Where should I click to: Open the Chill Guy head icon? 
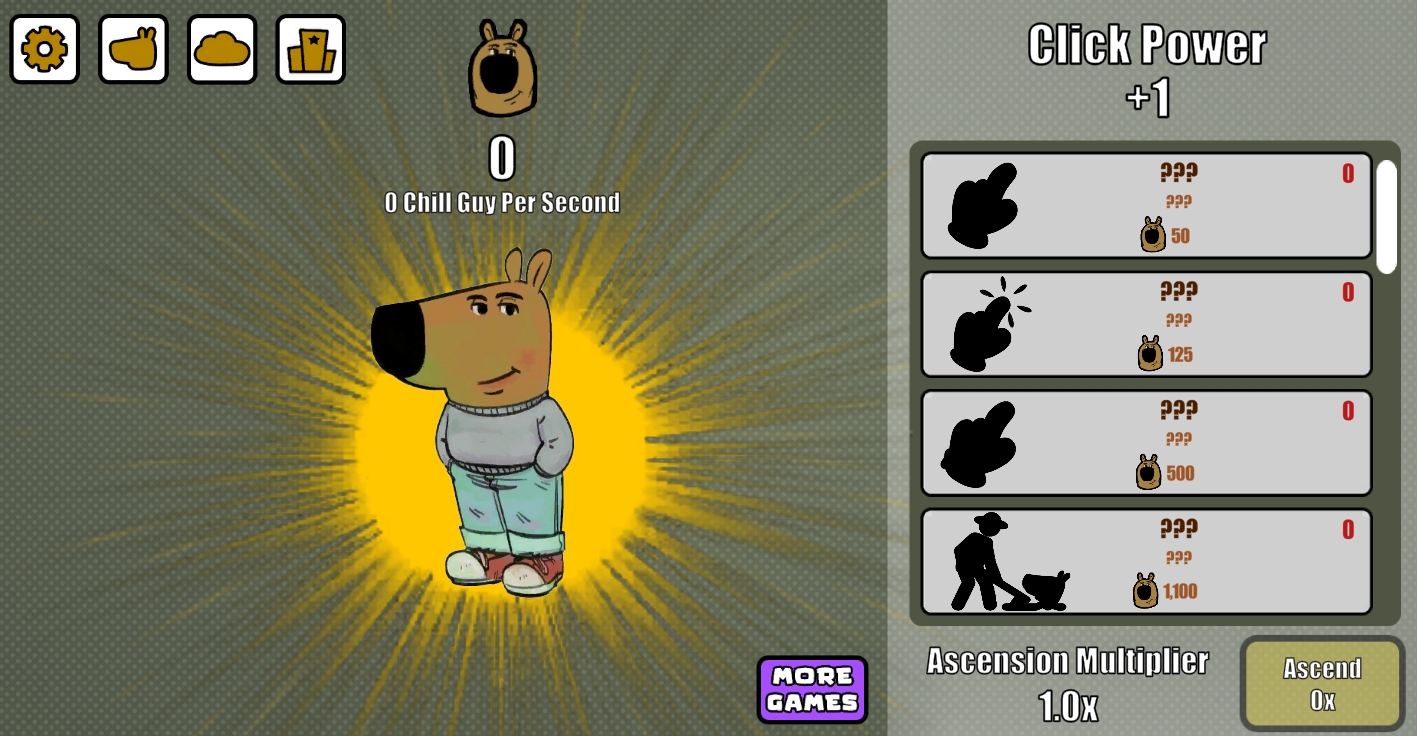coord(133,50)
